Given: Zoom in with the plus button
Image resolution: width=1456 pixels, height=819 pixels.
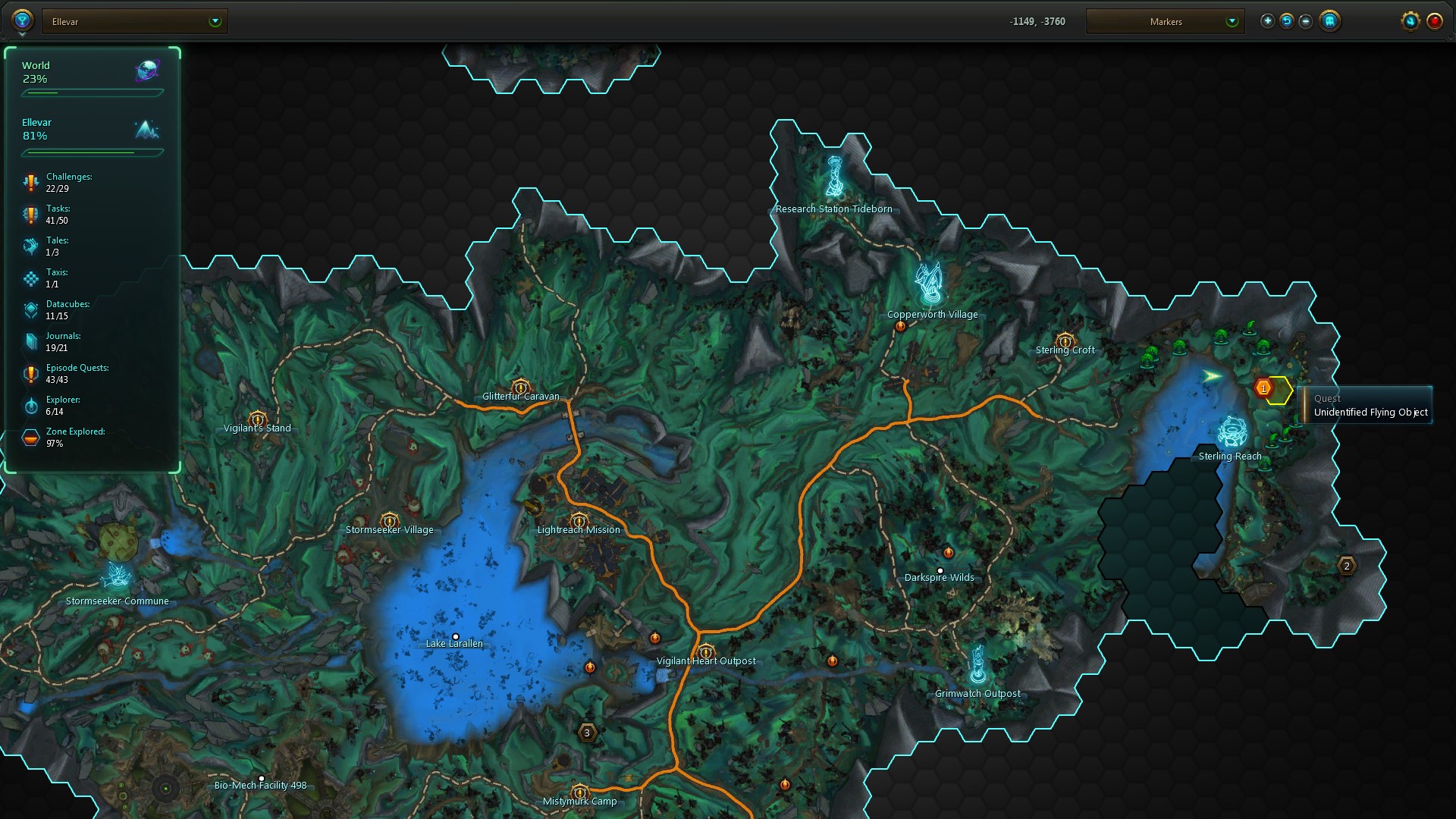Looking at the screenshot, I should coord(1267,21).
